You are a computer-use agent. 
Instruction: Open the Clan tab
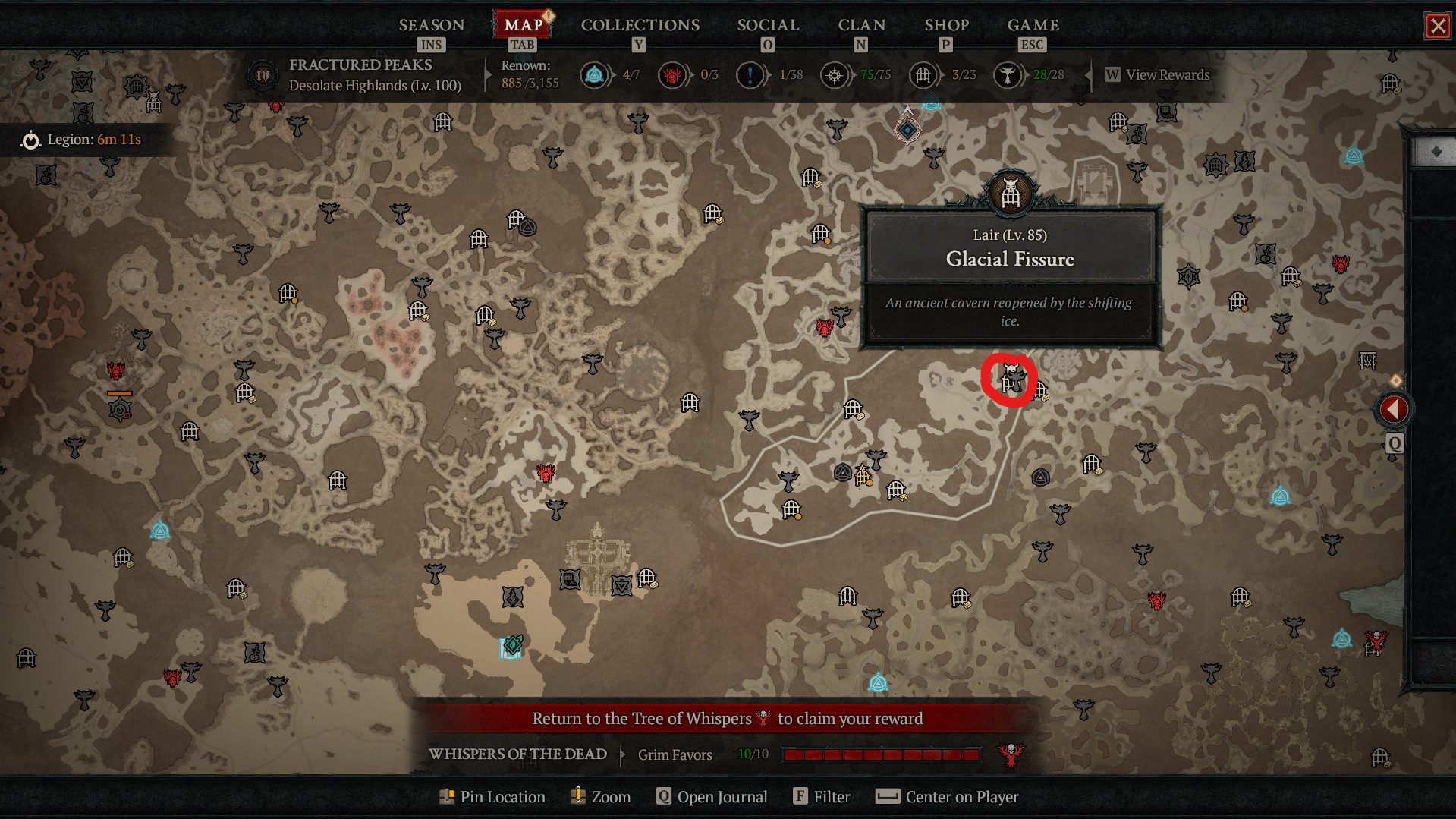tap(861, 25)
